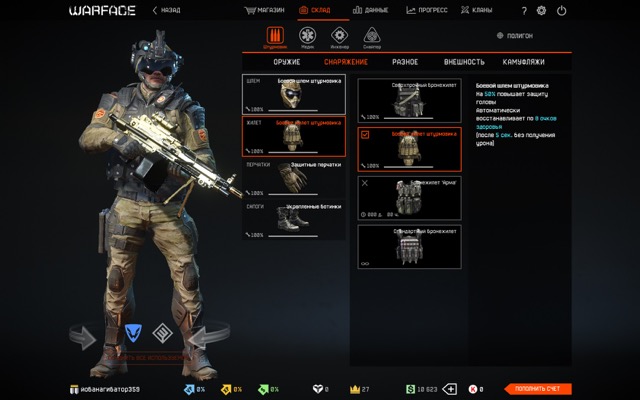
Task: Open settings via the gear icon
Action: (x=542, y=10)
